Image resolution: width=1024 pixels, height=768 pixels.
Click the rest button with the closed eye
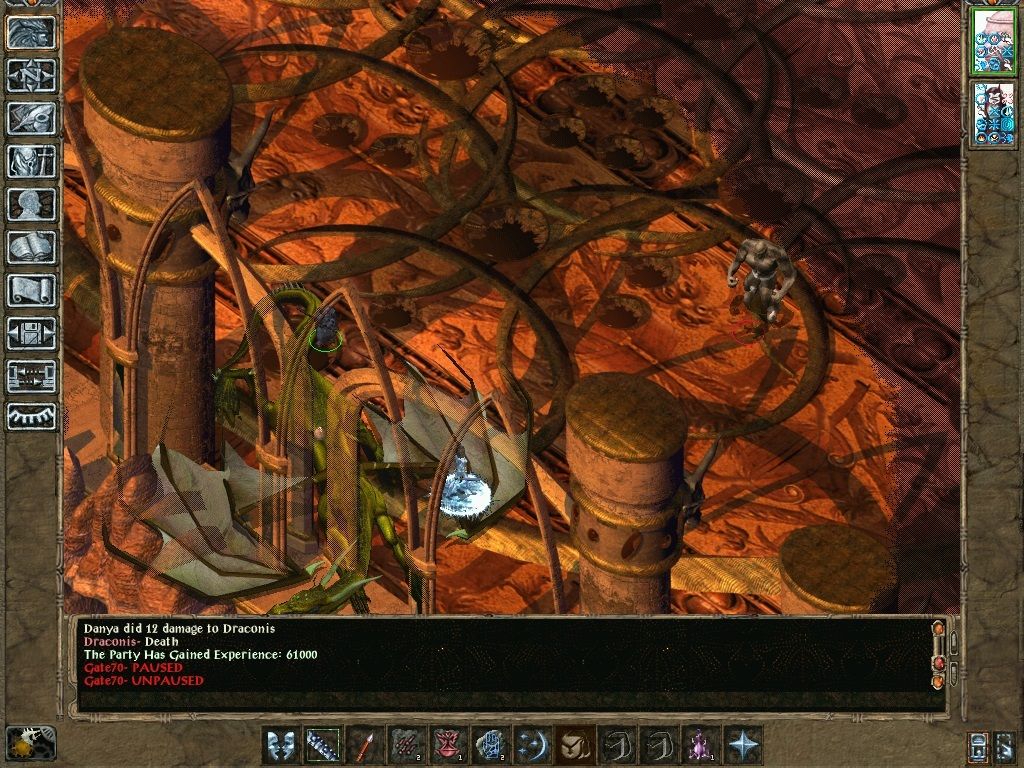[31, 417]
